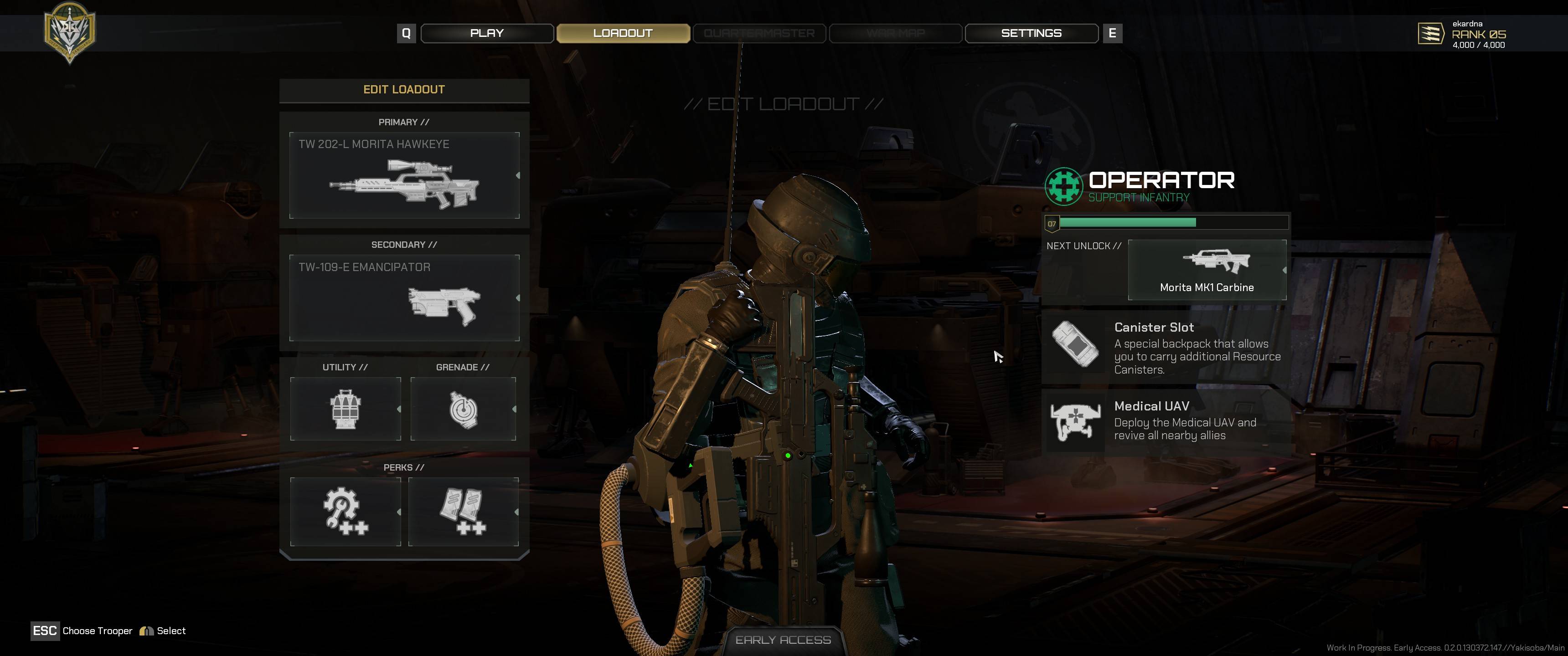1568x656 pixels.
Task: Change the TW 202-L Morita Hawkeye primary weapon
Action: [404, 175]
